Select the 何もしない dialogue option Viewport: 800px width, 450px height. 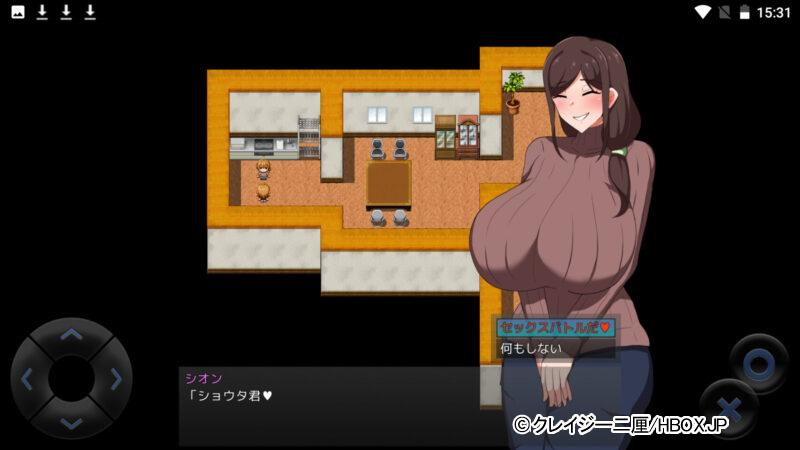531,349
